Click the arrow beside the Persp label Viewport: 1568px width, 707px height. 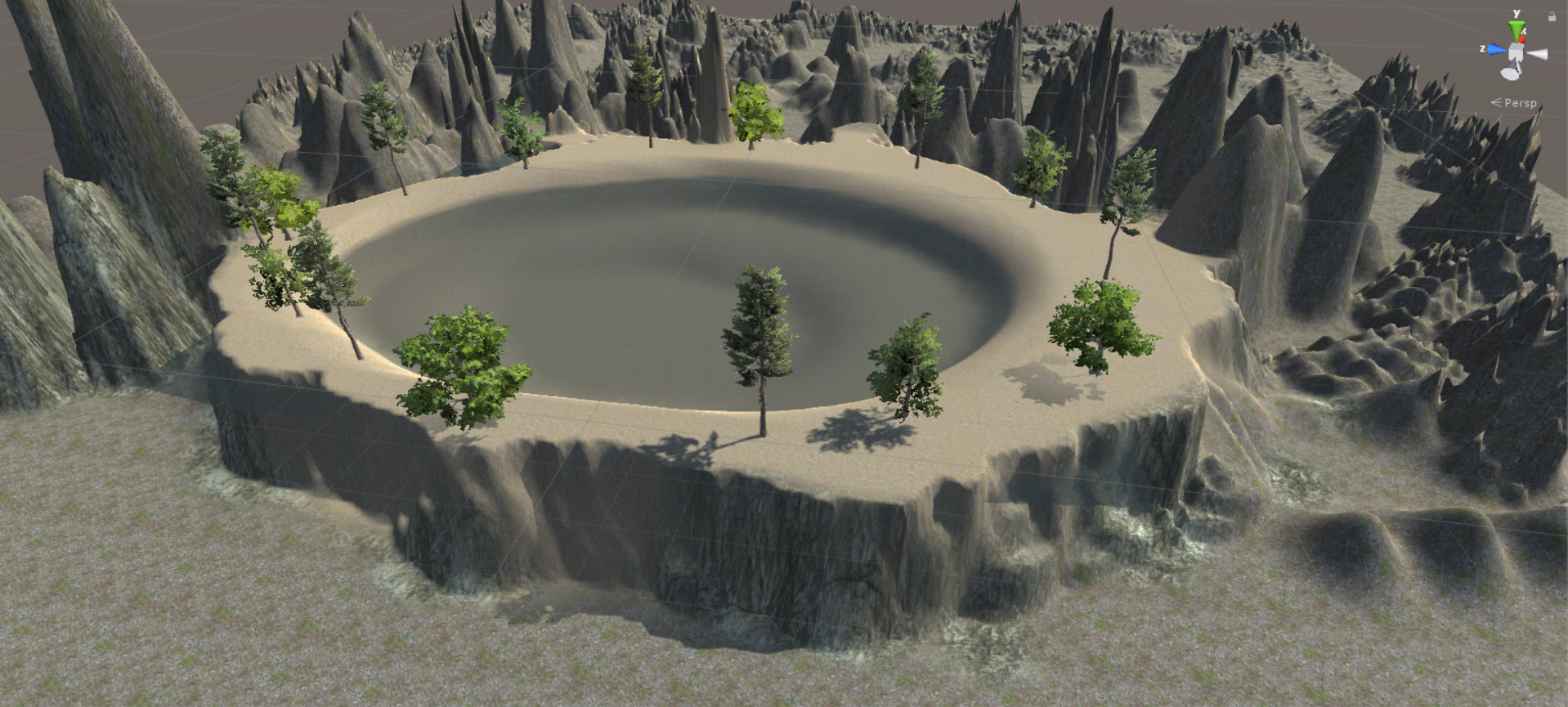(x=1496, y=102)
